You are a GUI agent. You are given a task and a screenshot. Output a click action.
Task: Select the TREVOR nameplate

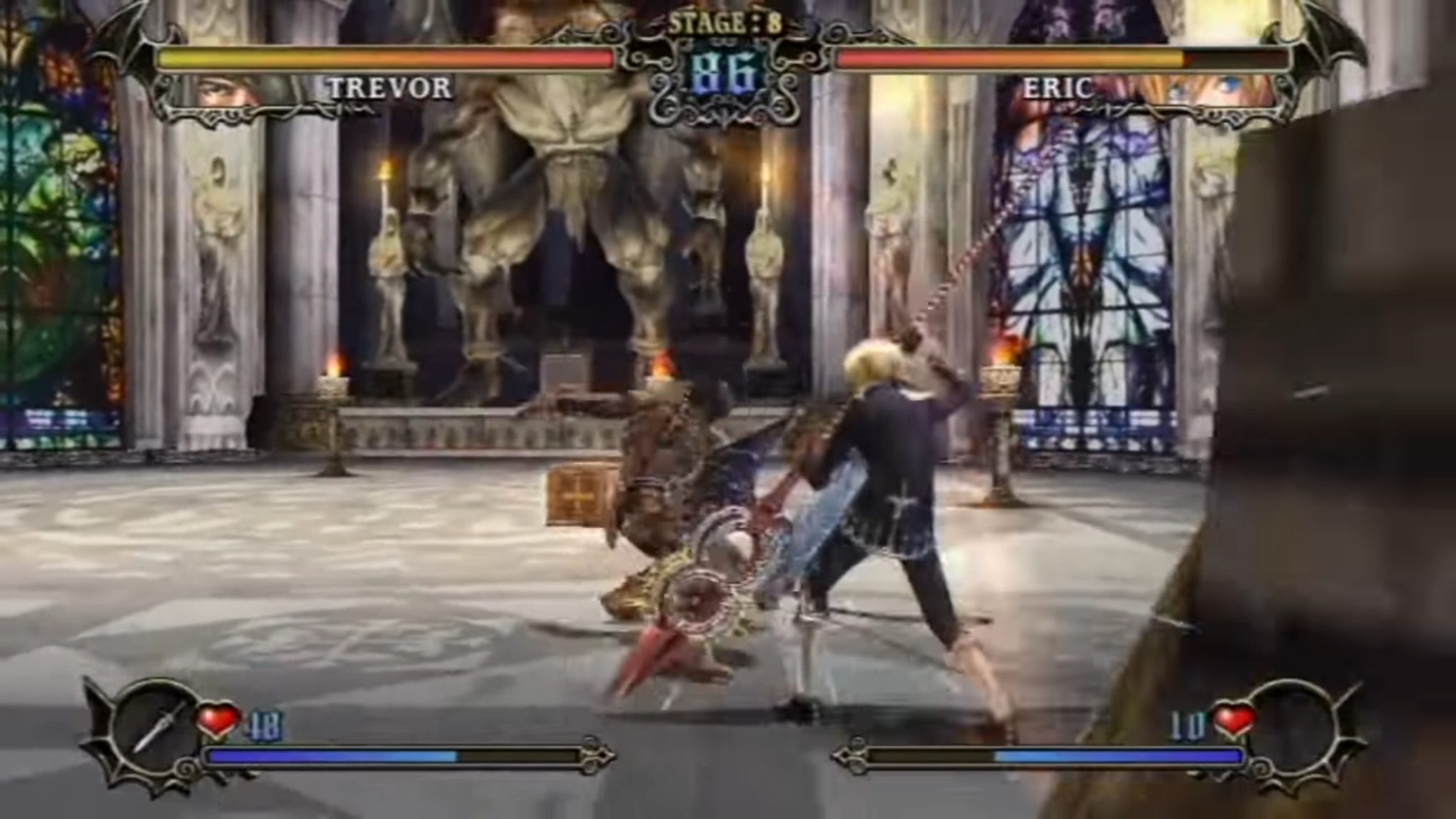coord(390,89)
